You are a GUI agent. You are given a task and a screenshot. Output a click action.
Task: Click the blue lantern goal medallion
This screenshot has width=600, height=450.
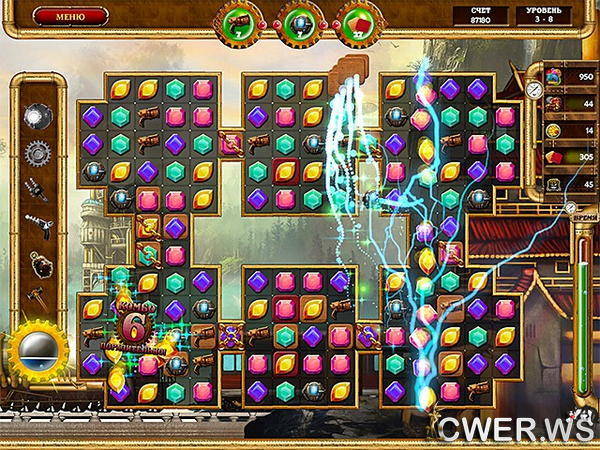(298, 23)
